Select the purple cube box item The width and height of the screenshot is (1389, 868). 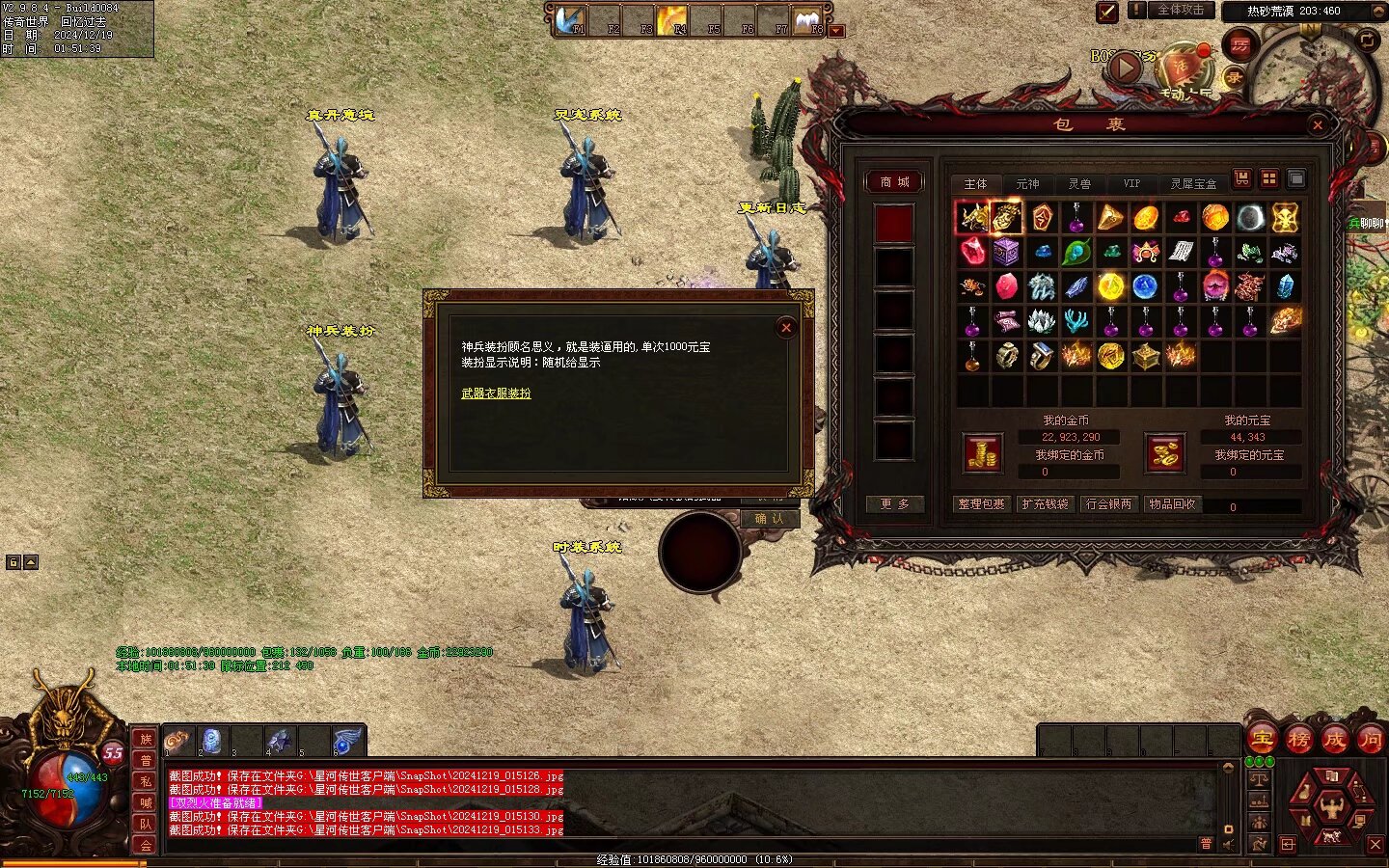(x=1006, y=253)
